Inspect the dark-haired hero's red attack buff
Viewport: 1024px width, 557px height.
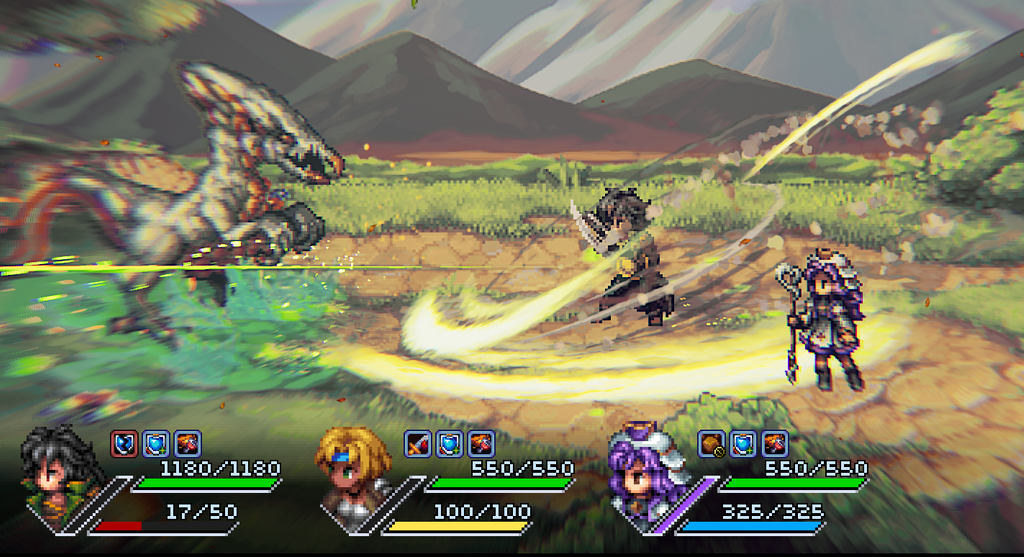(188, 443)
